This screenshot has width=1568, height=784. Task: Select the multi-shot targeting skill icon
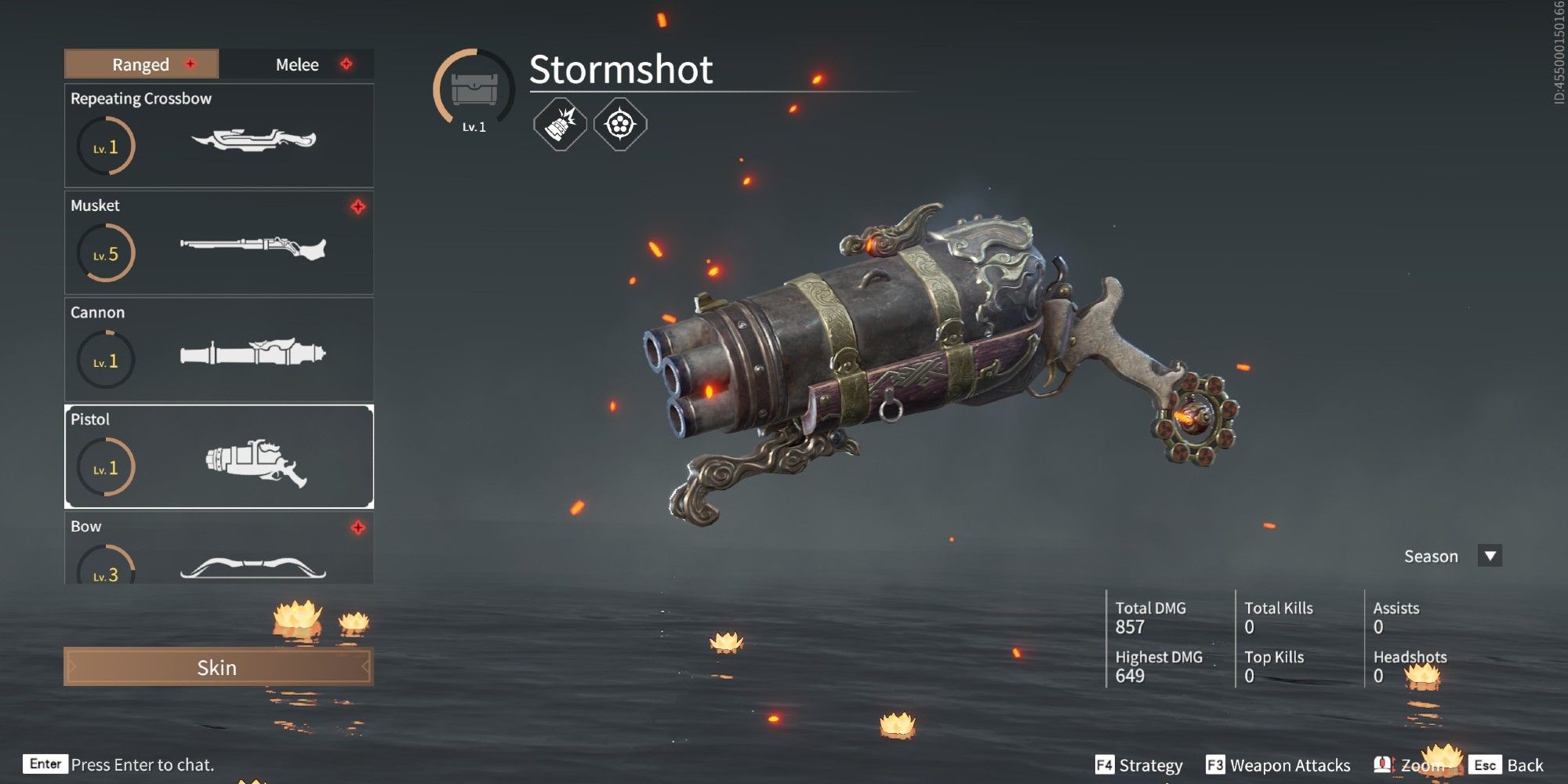[x=619, y=123]
